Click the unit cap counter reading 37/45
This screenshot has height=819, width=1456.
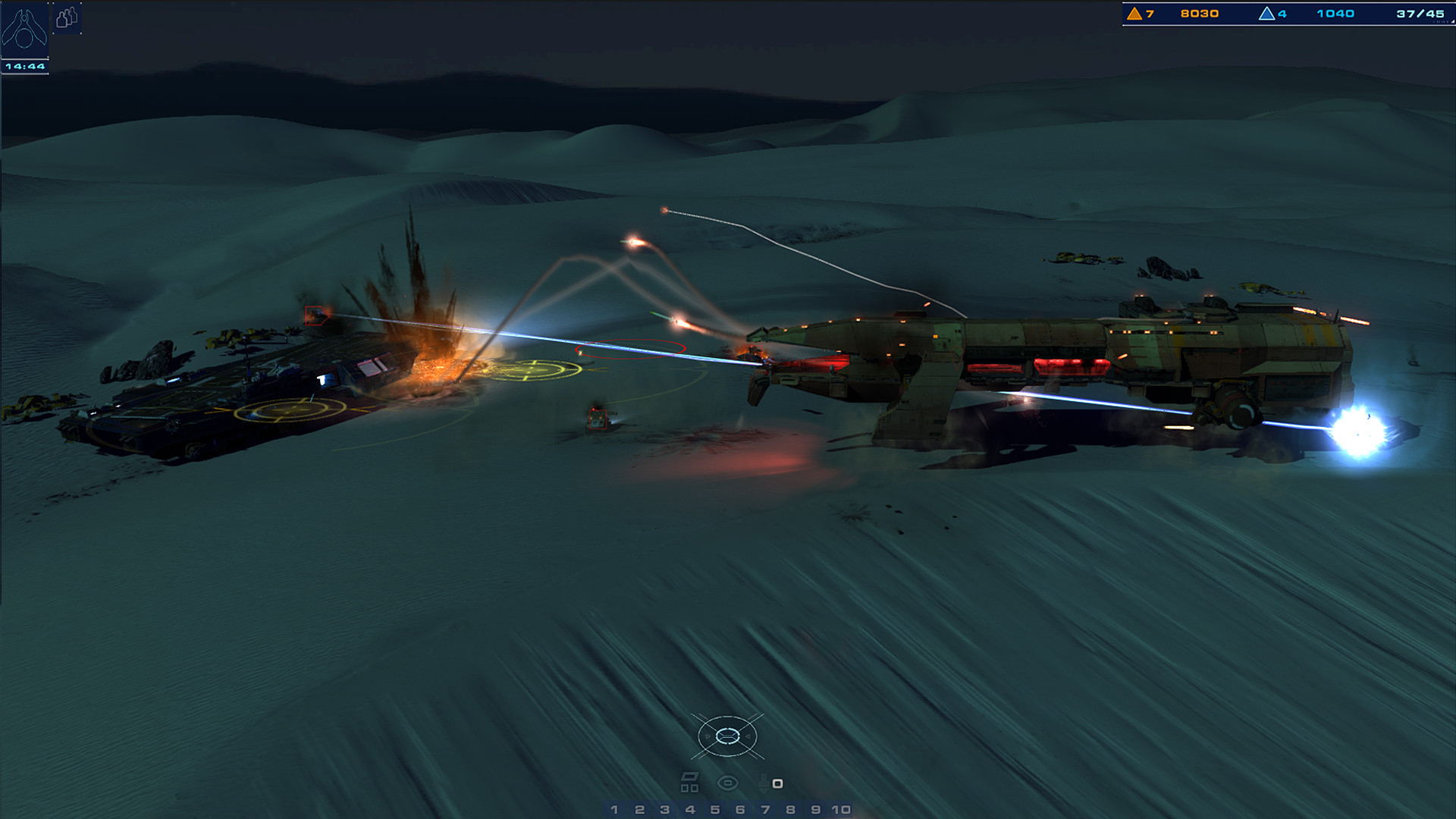(x=1420, y=14)
